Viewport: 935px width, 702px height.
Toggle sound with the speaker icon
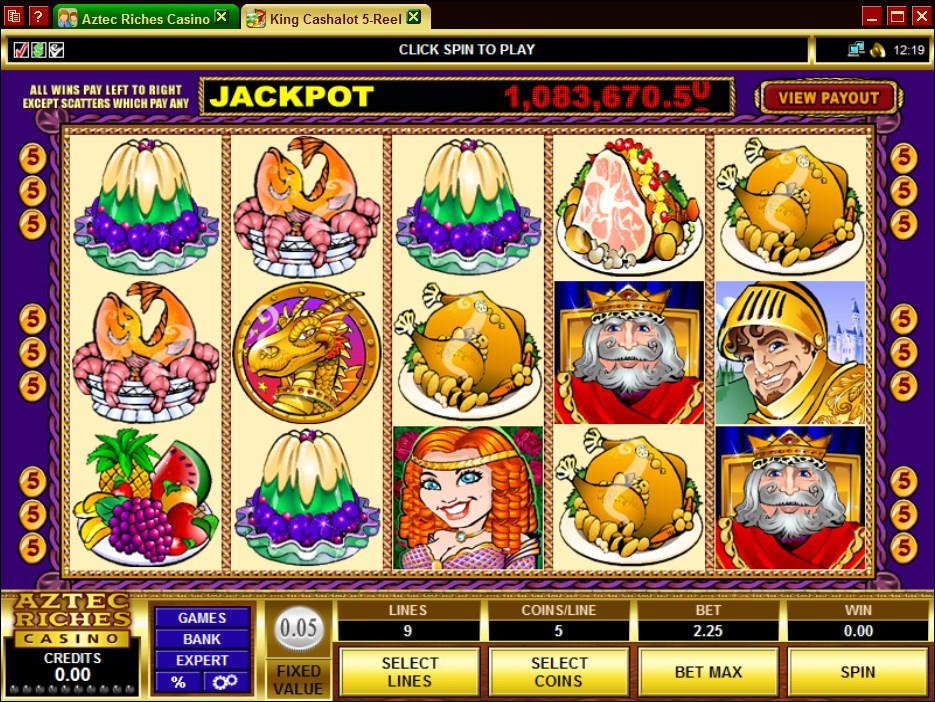coord(877,49)
